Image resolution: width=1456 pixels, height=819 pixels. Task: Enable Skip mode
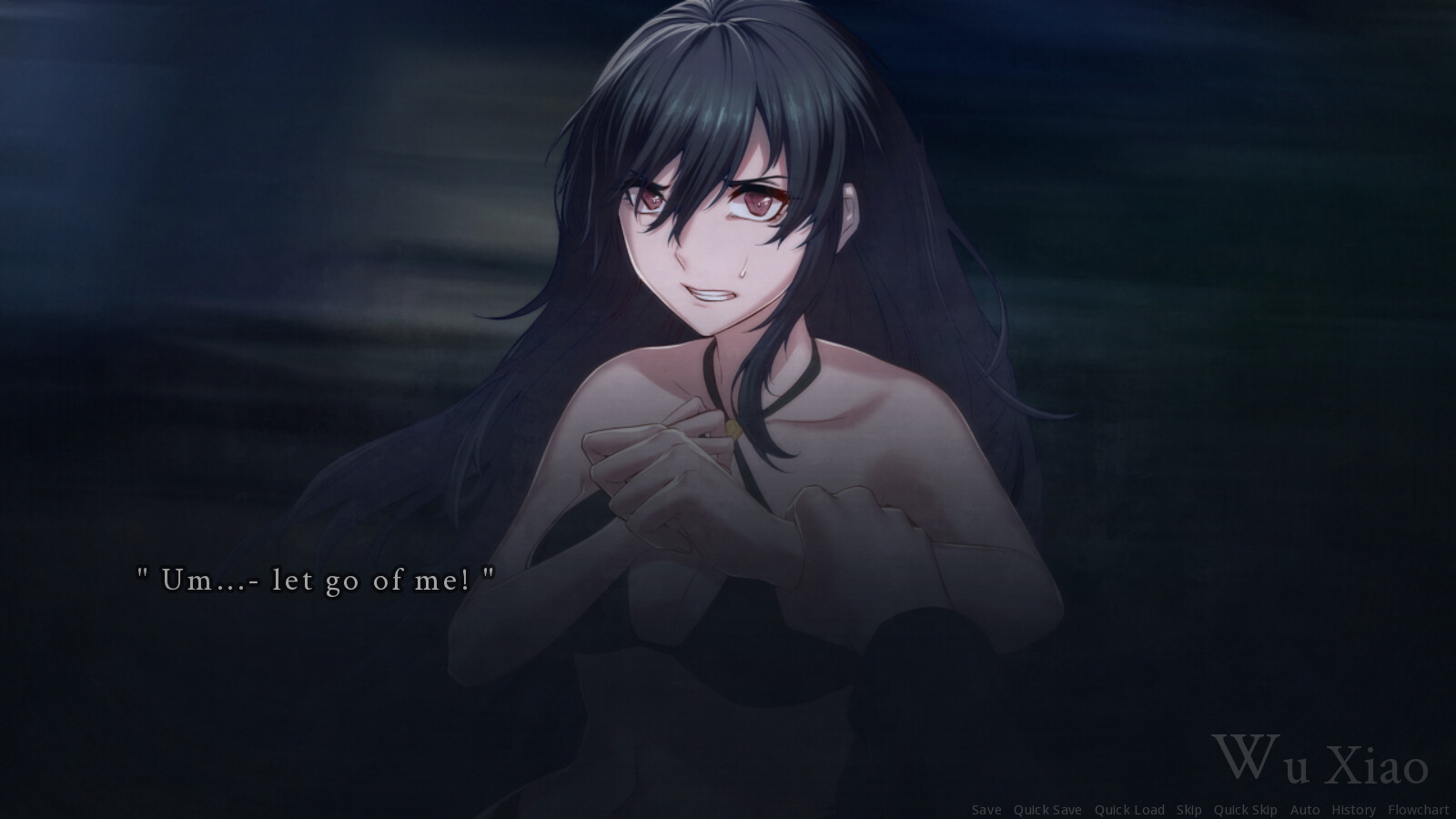coord(1189,810)
